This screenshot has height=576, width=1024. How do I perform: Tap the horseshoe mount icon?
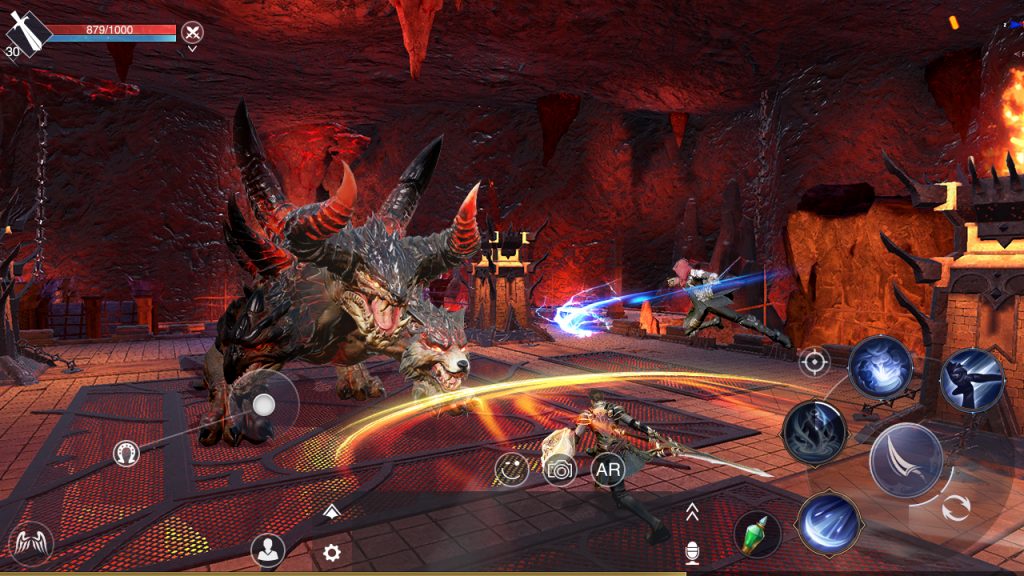pyautogui.click(x=126, y=454)
